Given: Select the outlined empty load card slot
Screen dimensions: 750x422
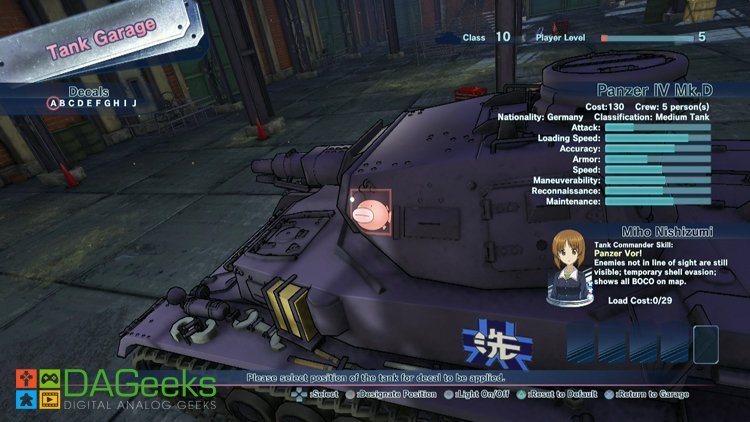Looking at the screenshot, I should [706, 344].
